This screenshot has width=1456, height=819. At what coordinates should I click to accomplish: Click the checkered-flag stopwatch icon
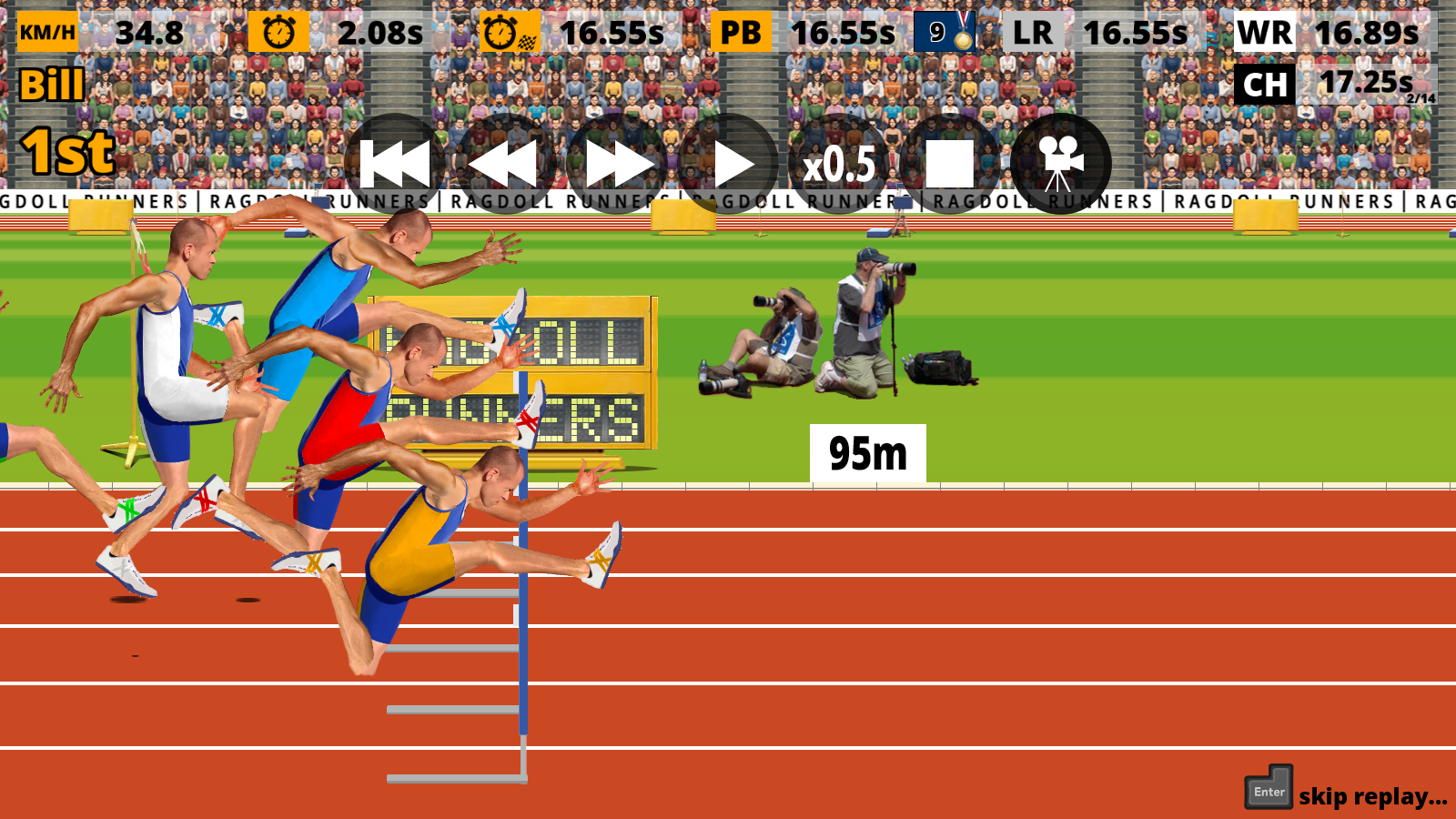[510, 32]
